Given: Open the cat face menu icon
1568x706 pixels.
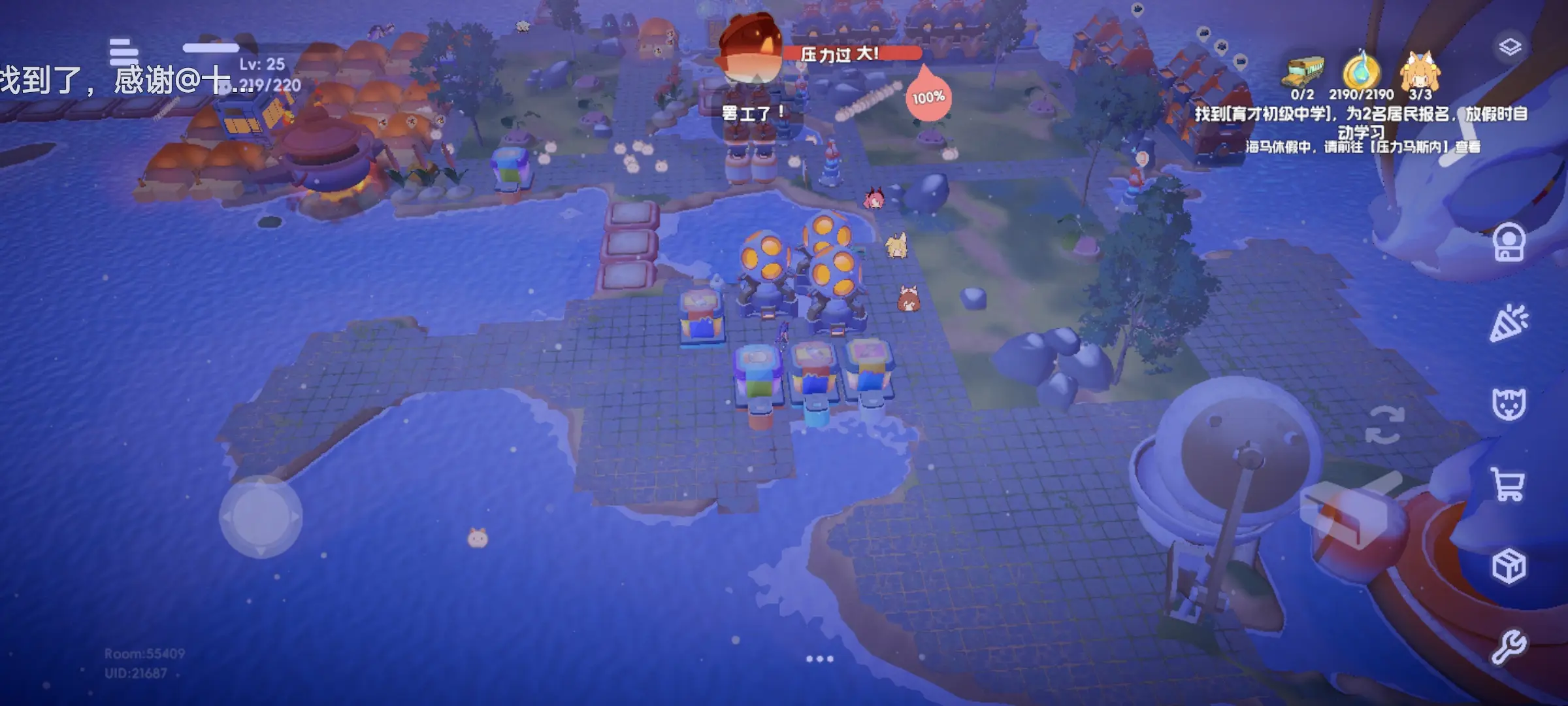Looking at the screenshot, I should 1509,404.
